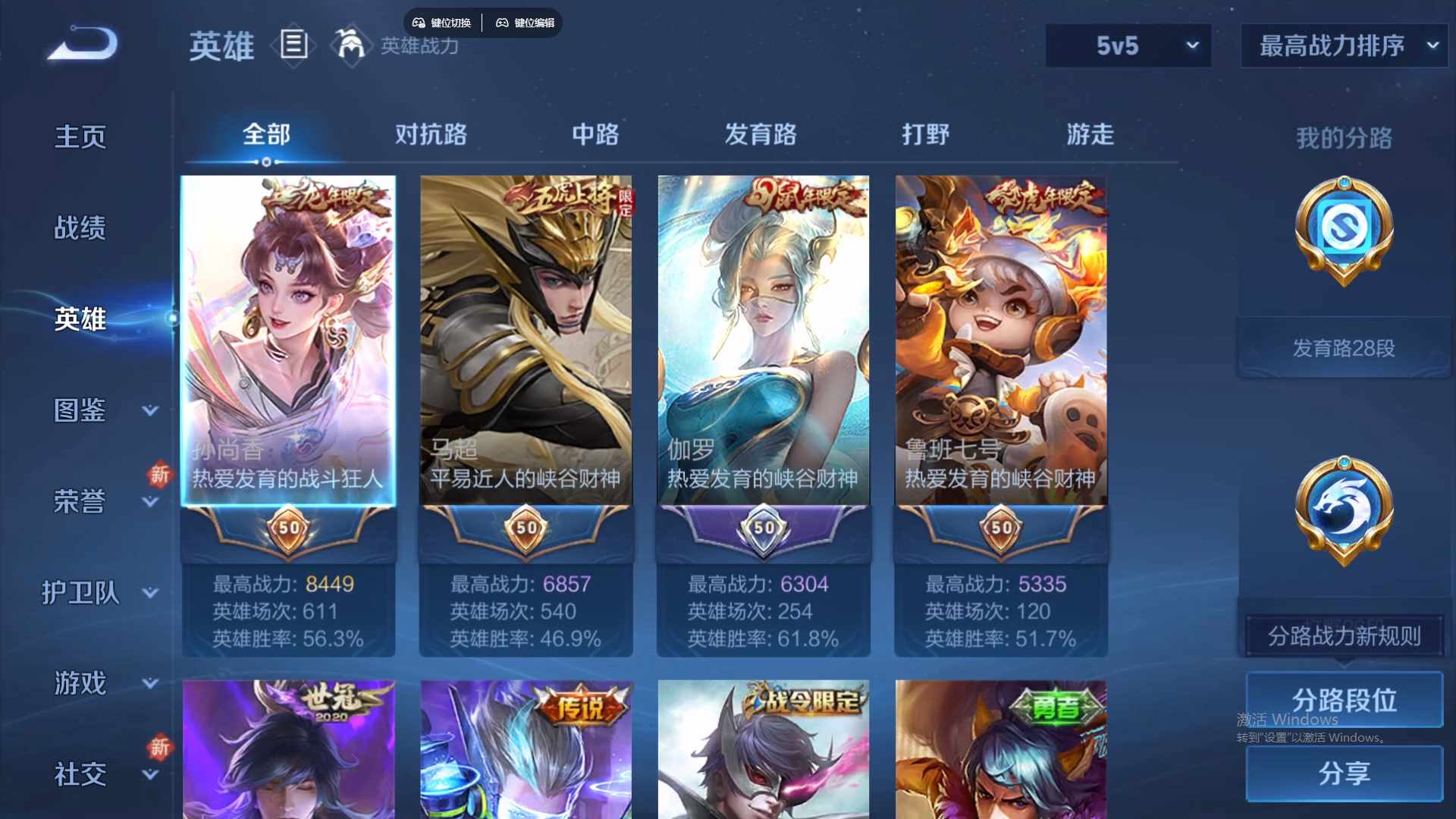Open the hero list icon beside 英雄 title

pos(293,45)
